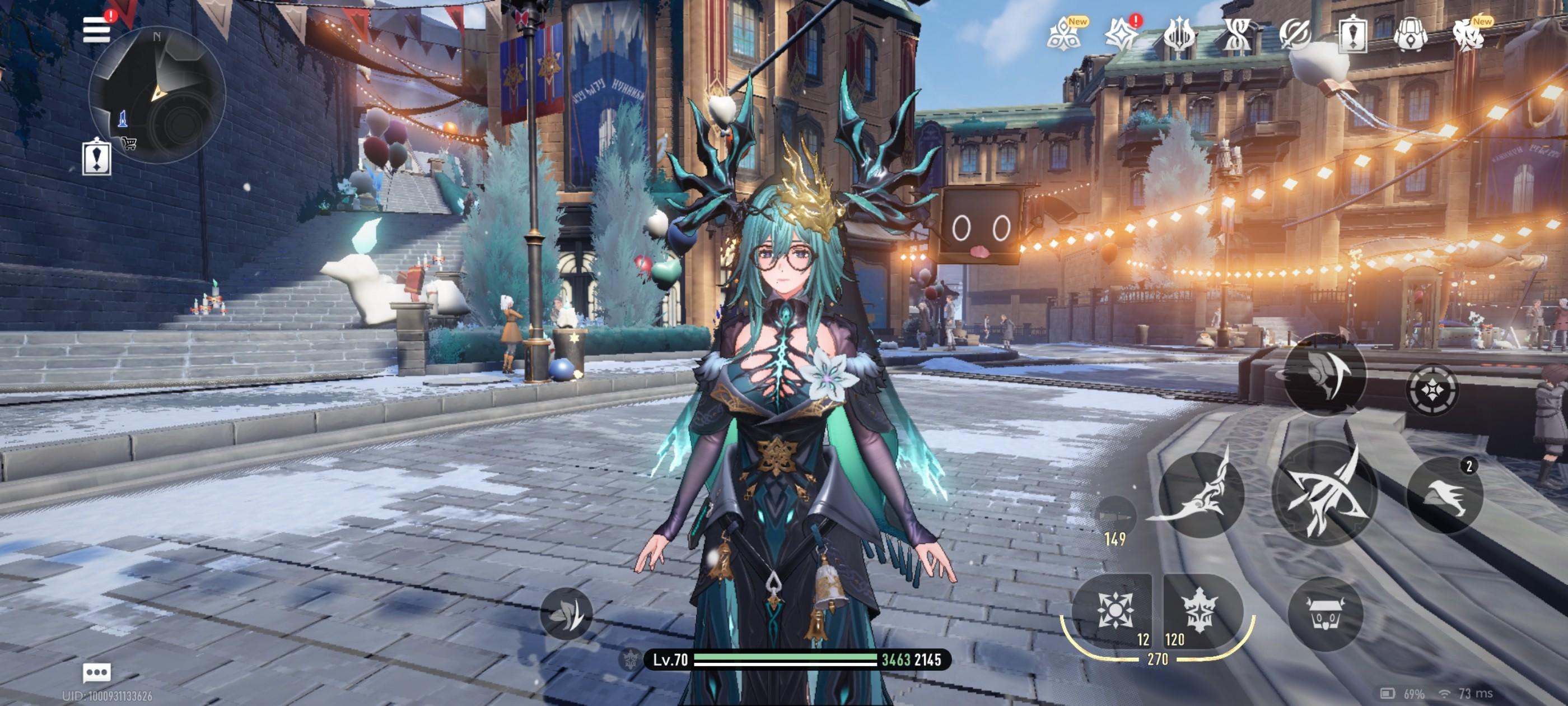
Task: Open the flame-like character icon marked New
Action: tap(1468, 35)
